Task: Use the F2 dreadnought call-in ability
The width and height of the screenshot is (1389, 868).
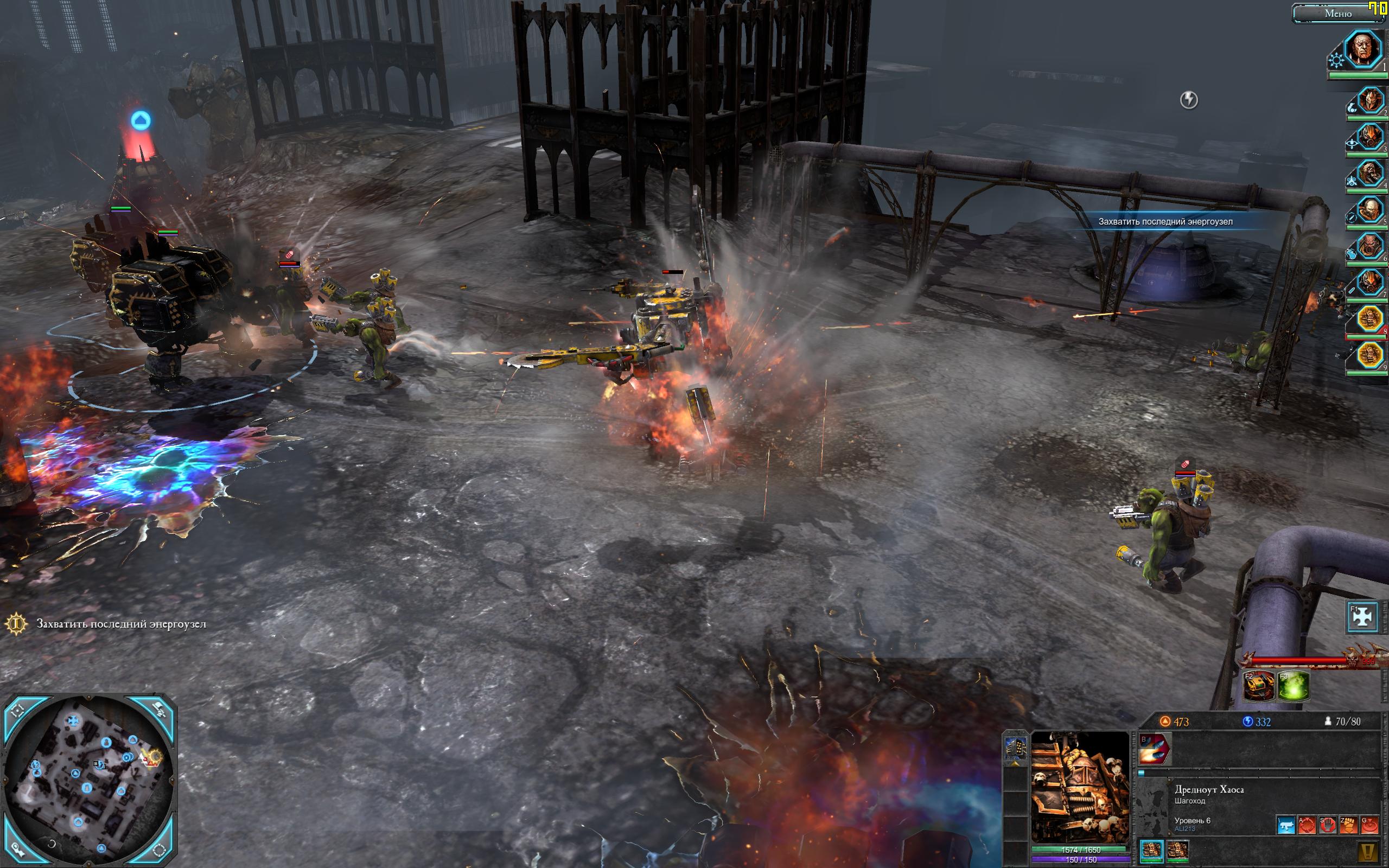Action: [x=1259, y=686]
